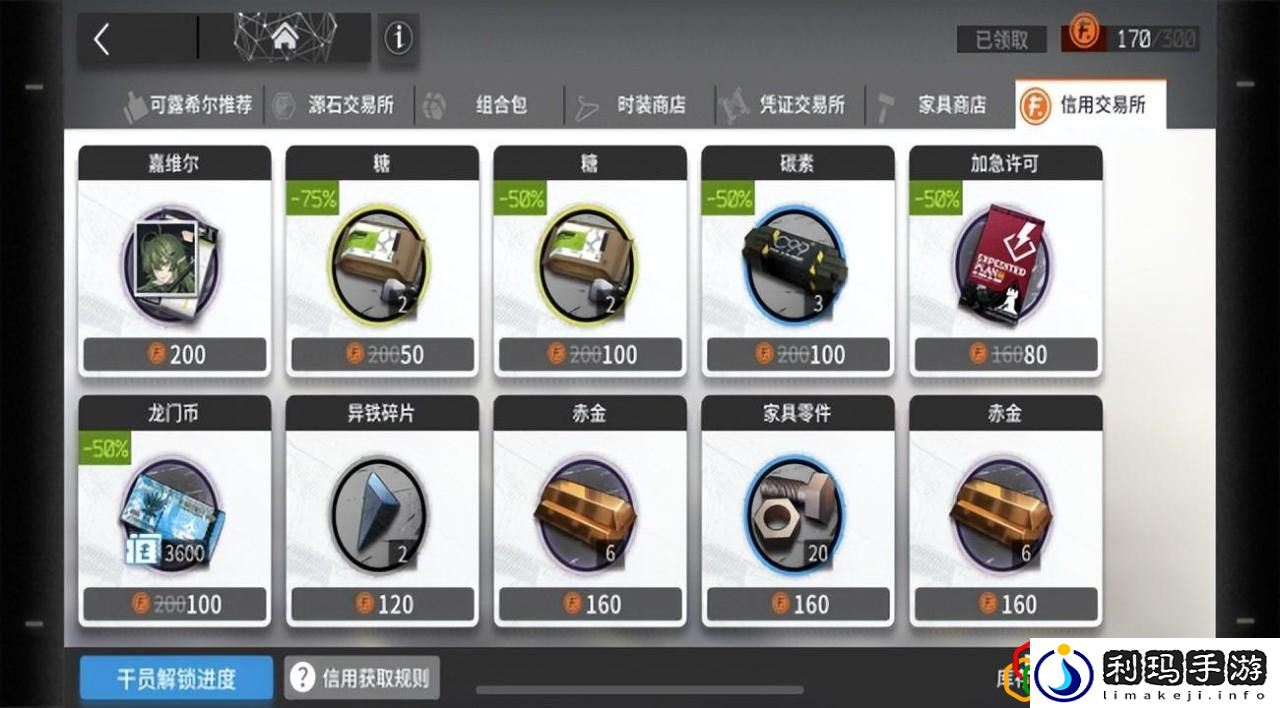The height and width of the screenshot is (708, 1280).
Task: Return to the home screen
Action: click(x=284, y=40)
